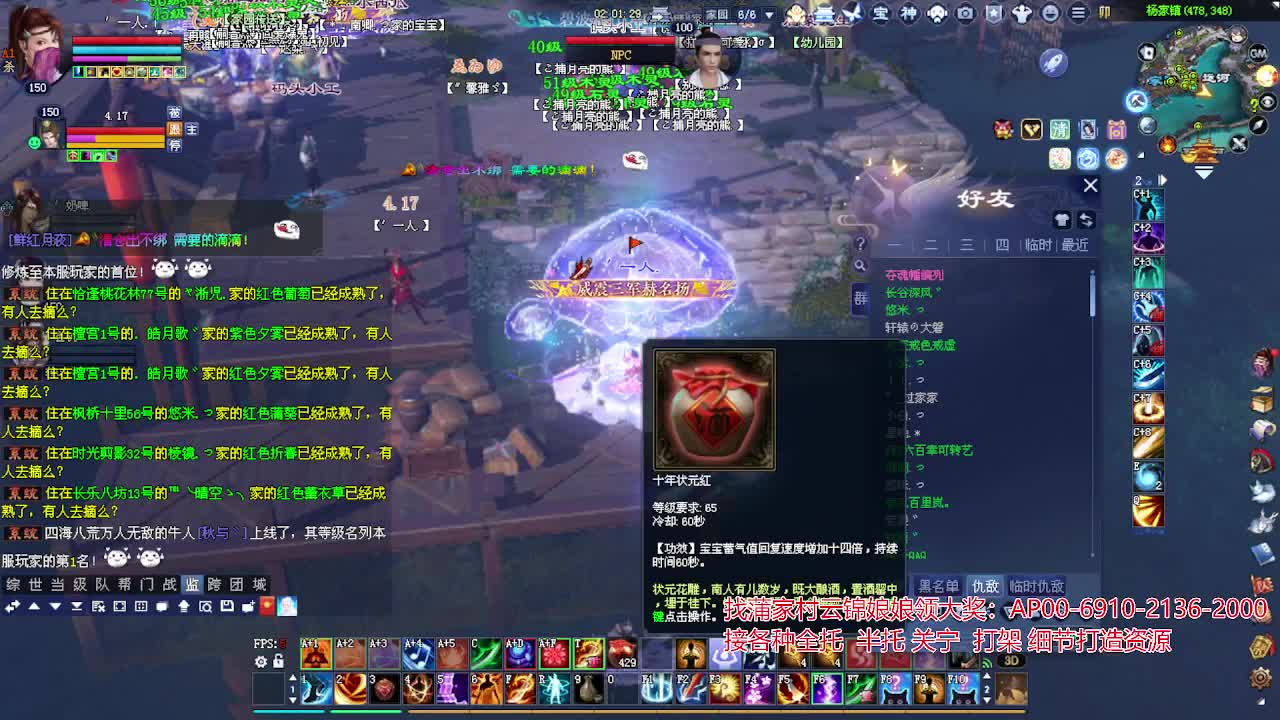Click the 十年状元红 item thumbnail in the tooltip

[713, 410]
